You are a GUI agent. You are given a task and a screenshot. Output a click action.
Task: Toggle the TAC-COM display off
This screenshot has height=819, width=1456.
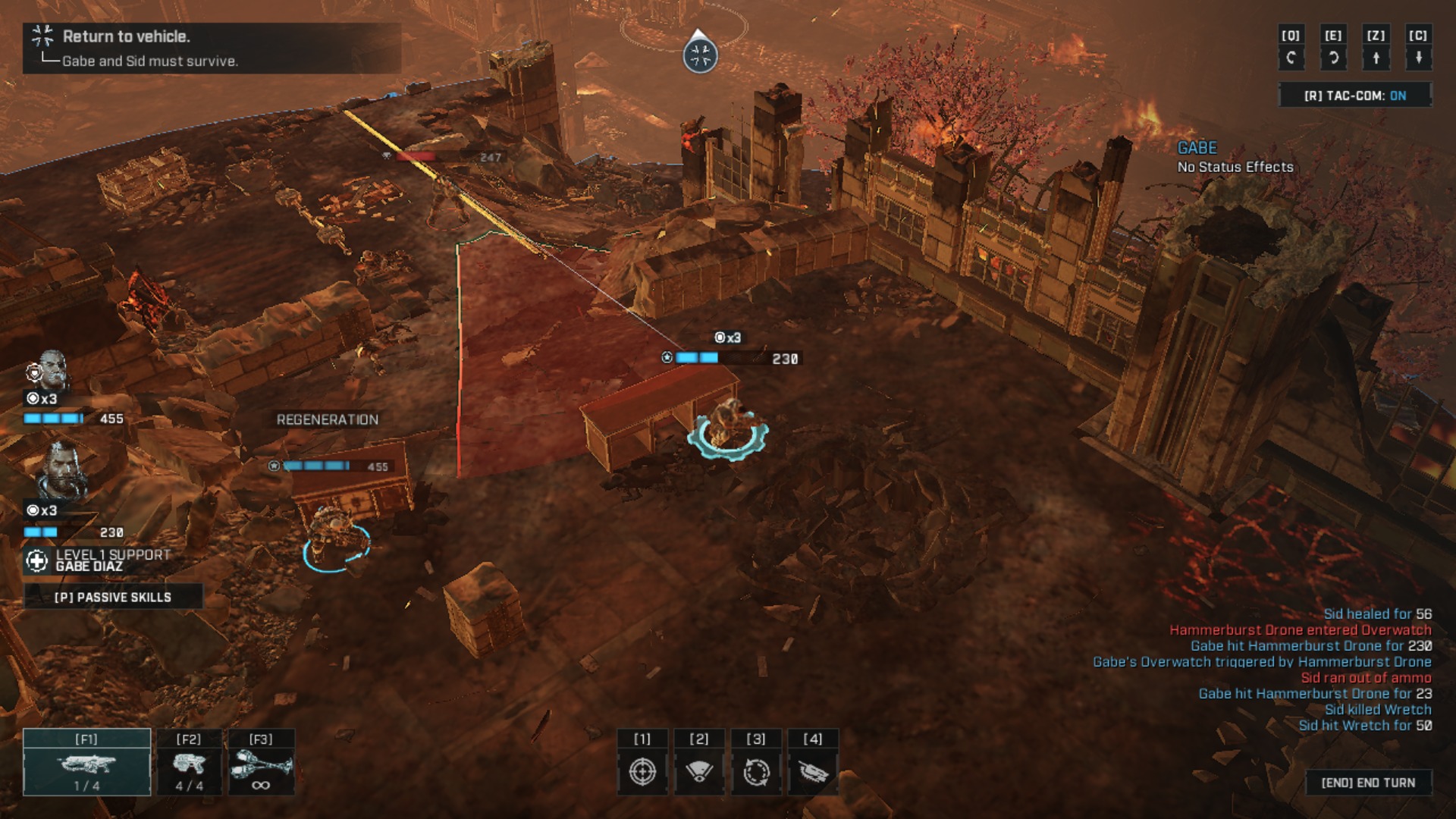tap(1354, 96)
